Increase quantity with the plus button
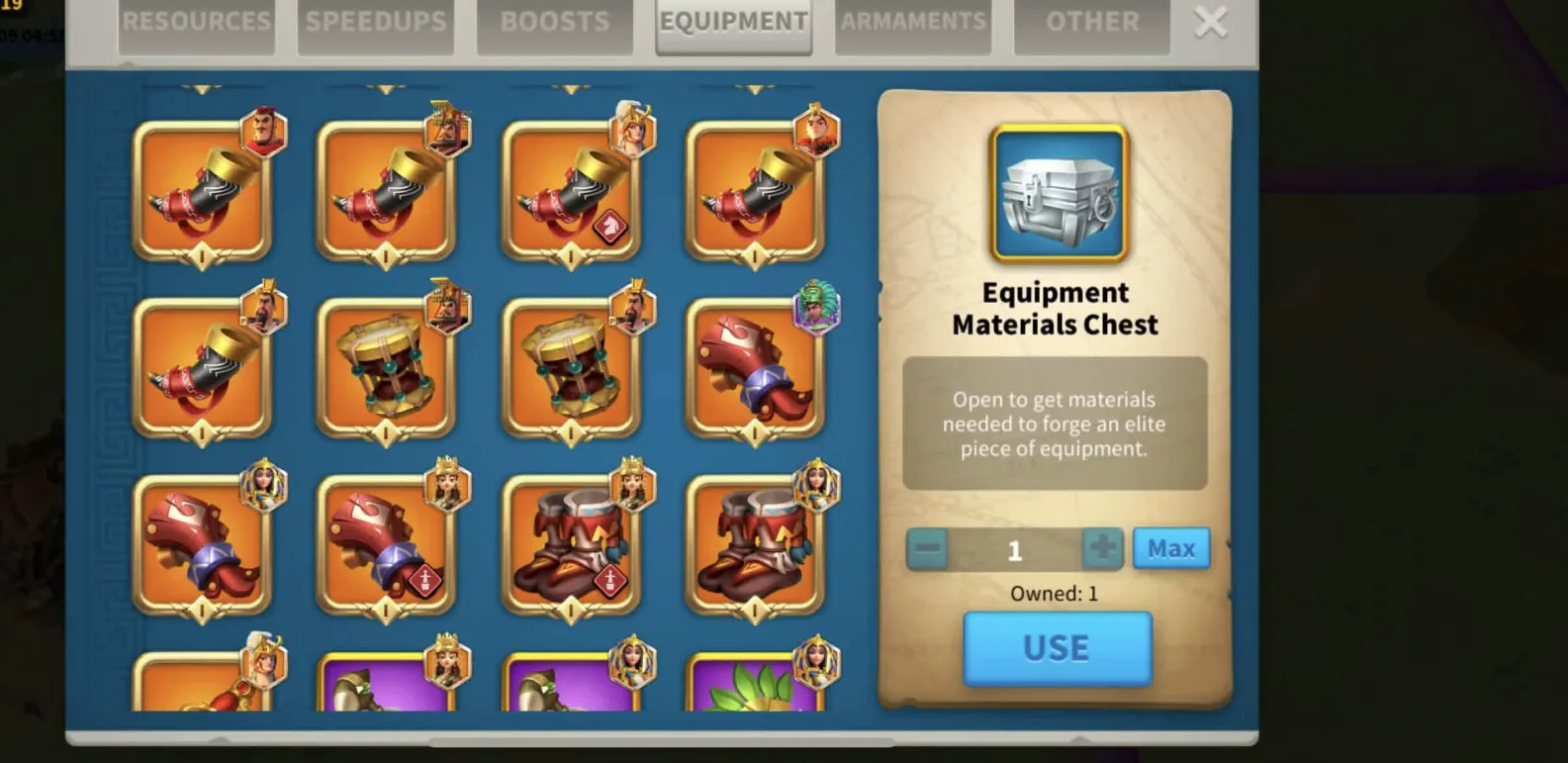 [1102, 548]
